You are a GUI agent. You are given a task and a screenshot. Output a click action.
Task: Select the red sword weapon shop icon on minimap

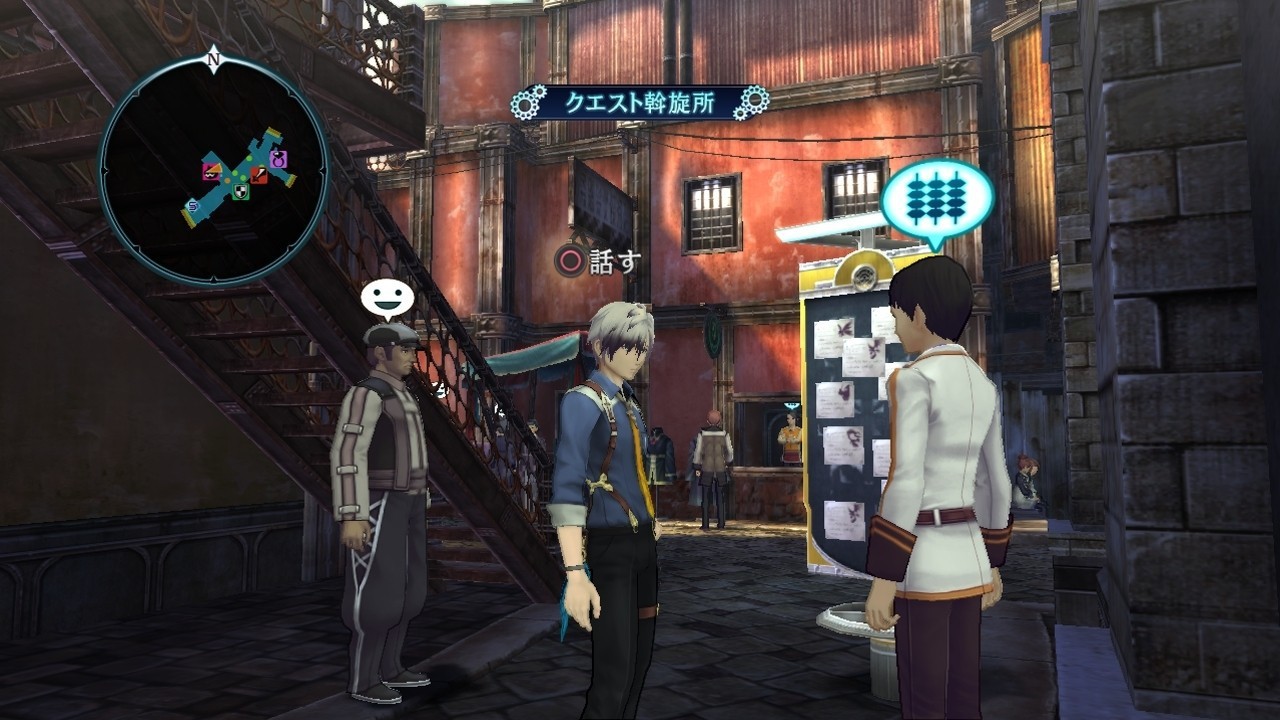[x=258, y=175]
